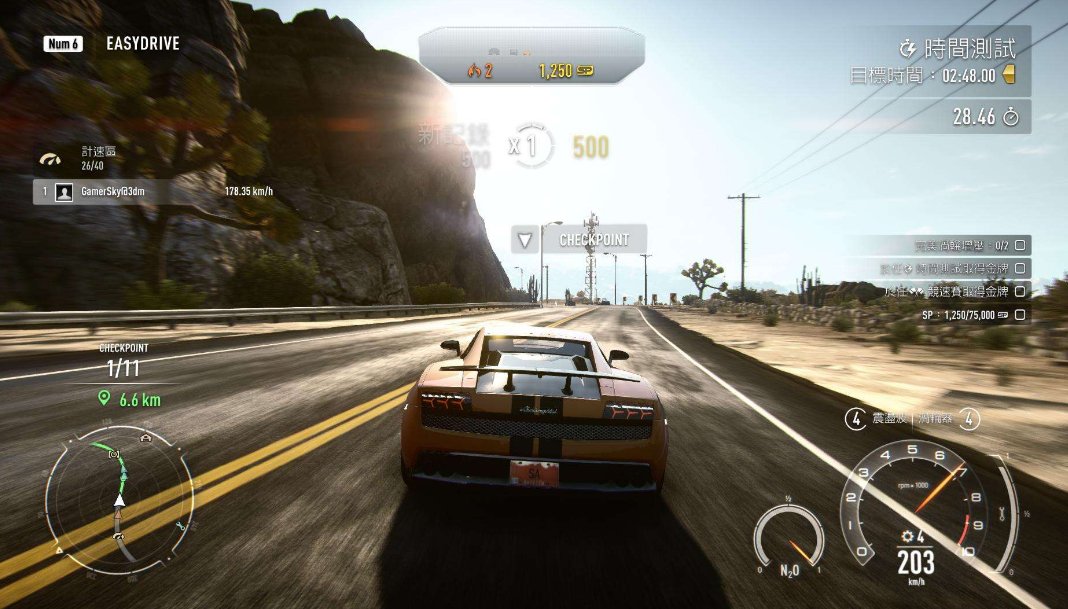1068x609 pixels.
Task: Open the EasyDrive menu label
Action: click(142, 44)
